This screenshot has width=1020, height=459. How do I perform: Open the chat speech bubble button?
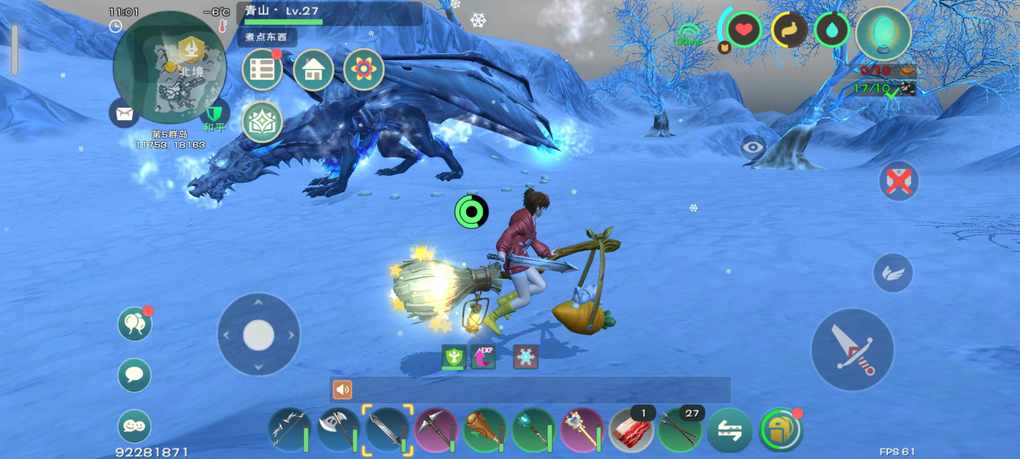pos(134,375)
